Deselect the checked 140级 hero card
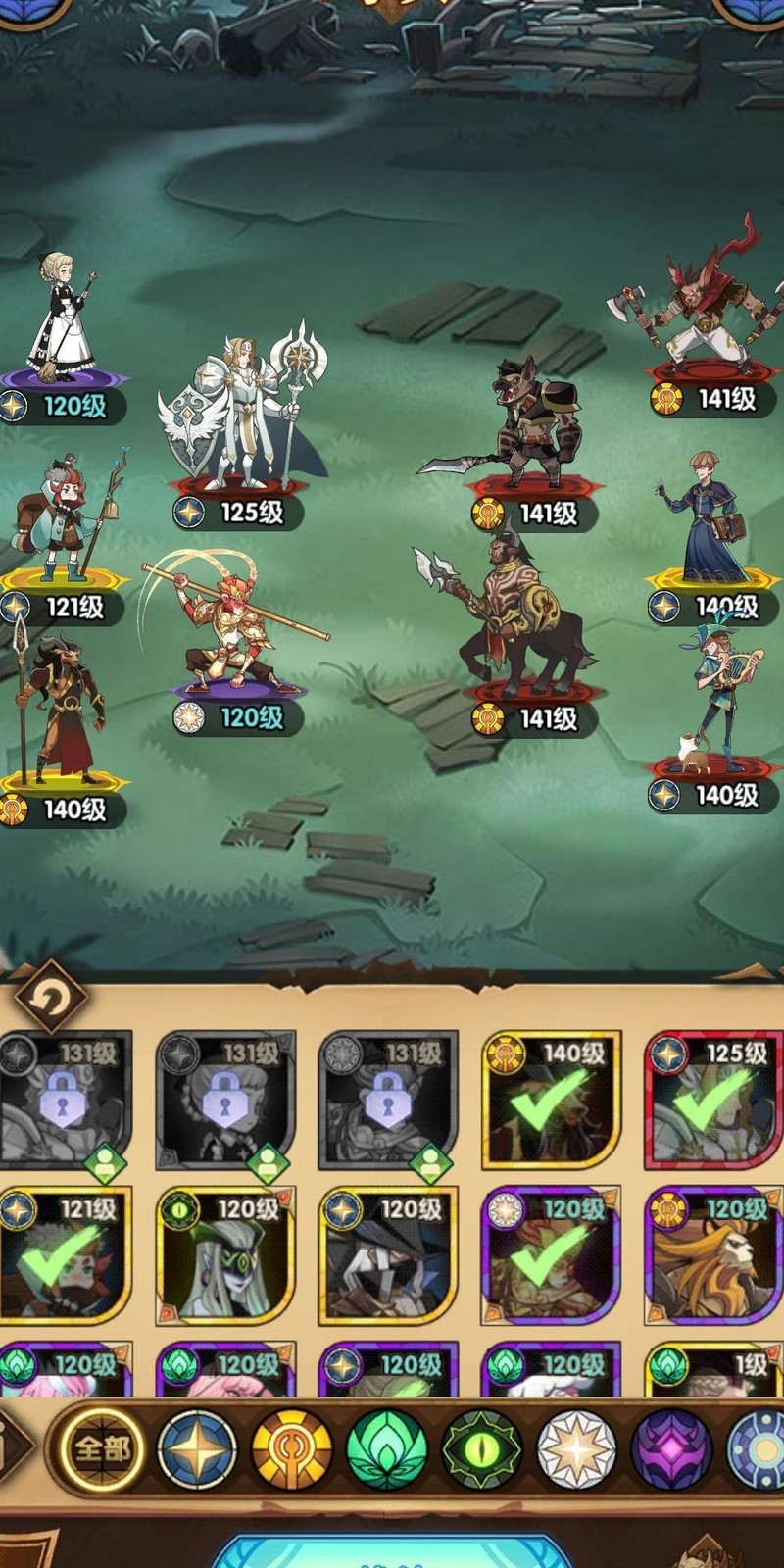The width and height of the screenshot is (784, 1568). click(551, 1100)
